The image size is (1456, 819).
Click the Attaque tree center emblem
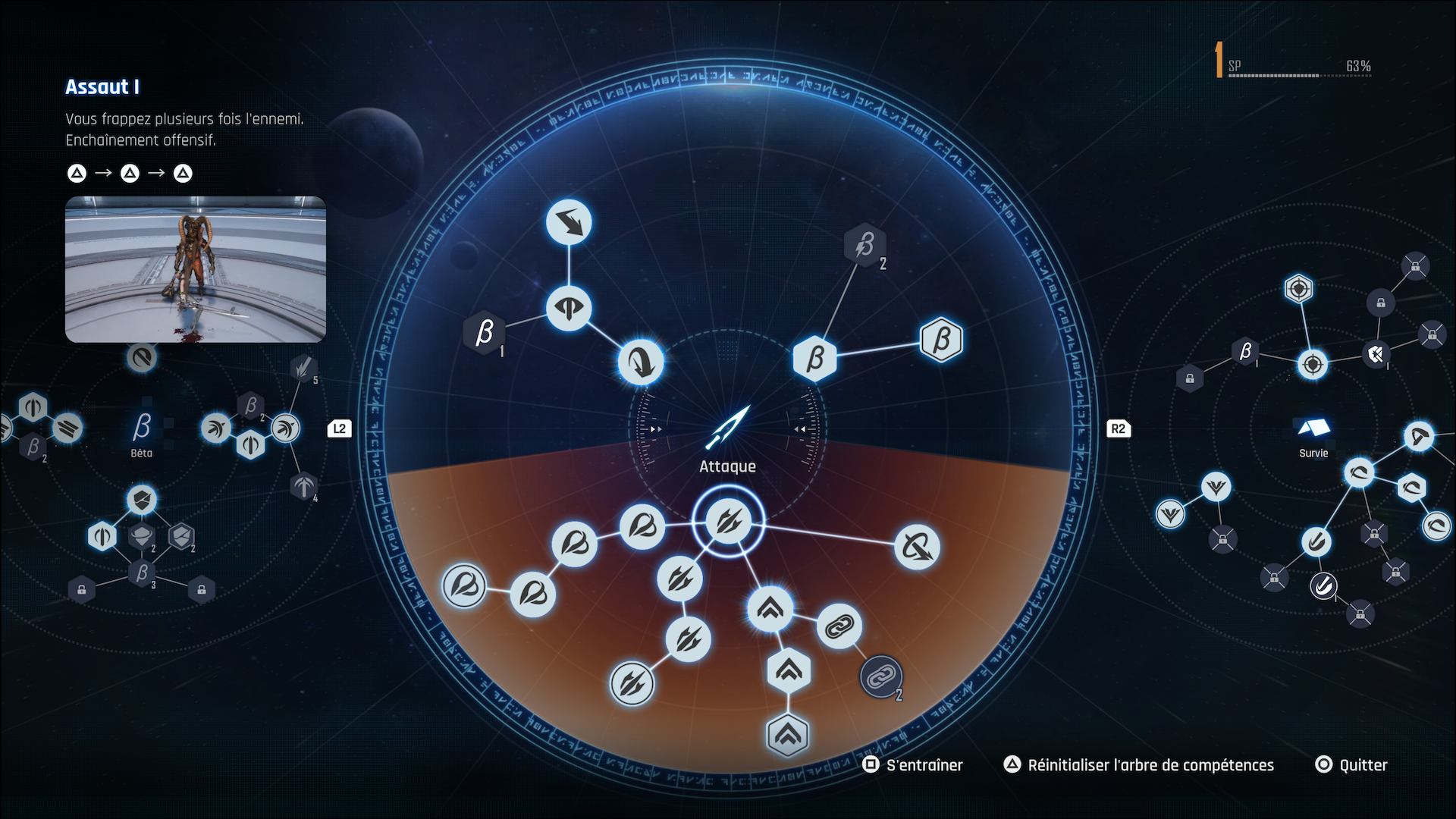(728, 428)
